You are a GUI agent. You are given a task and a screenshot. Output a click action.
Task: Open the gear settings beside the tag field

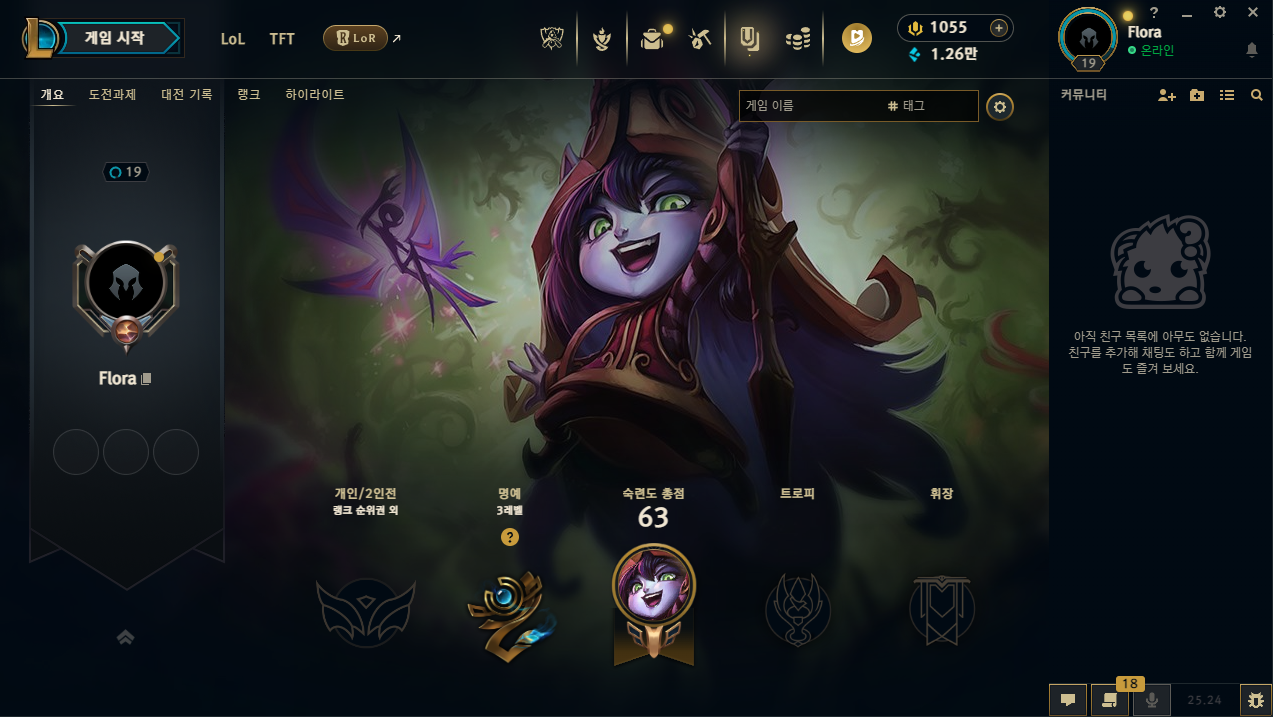1000,107
